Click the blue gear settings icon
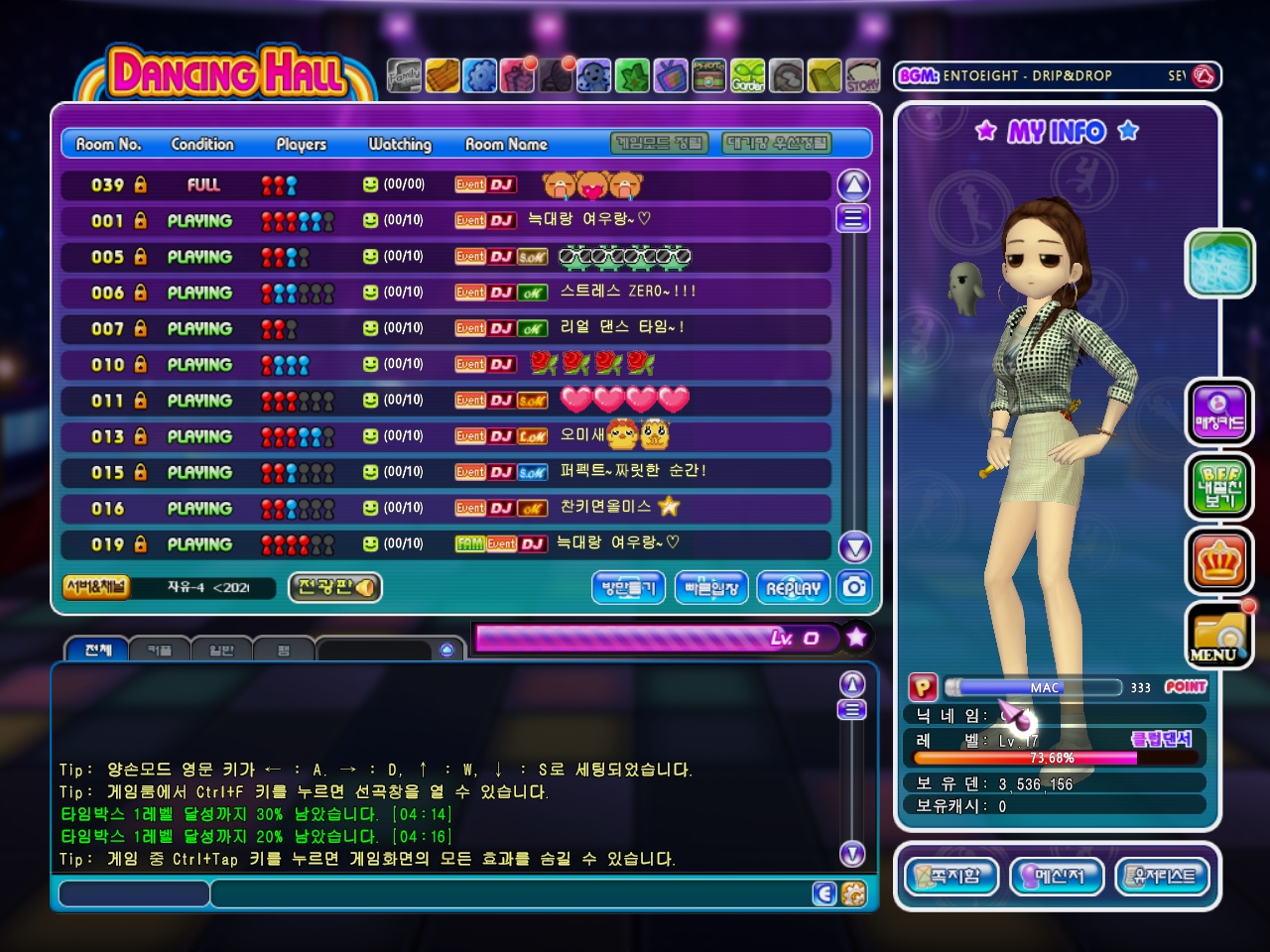 [480, 75]
